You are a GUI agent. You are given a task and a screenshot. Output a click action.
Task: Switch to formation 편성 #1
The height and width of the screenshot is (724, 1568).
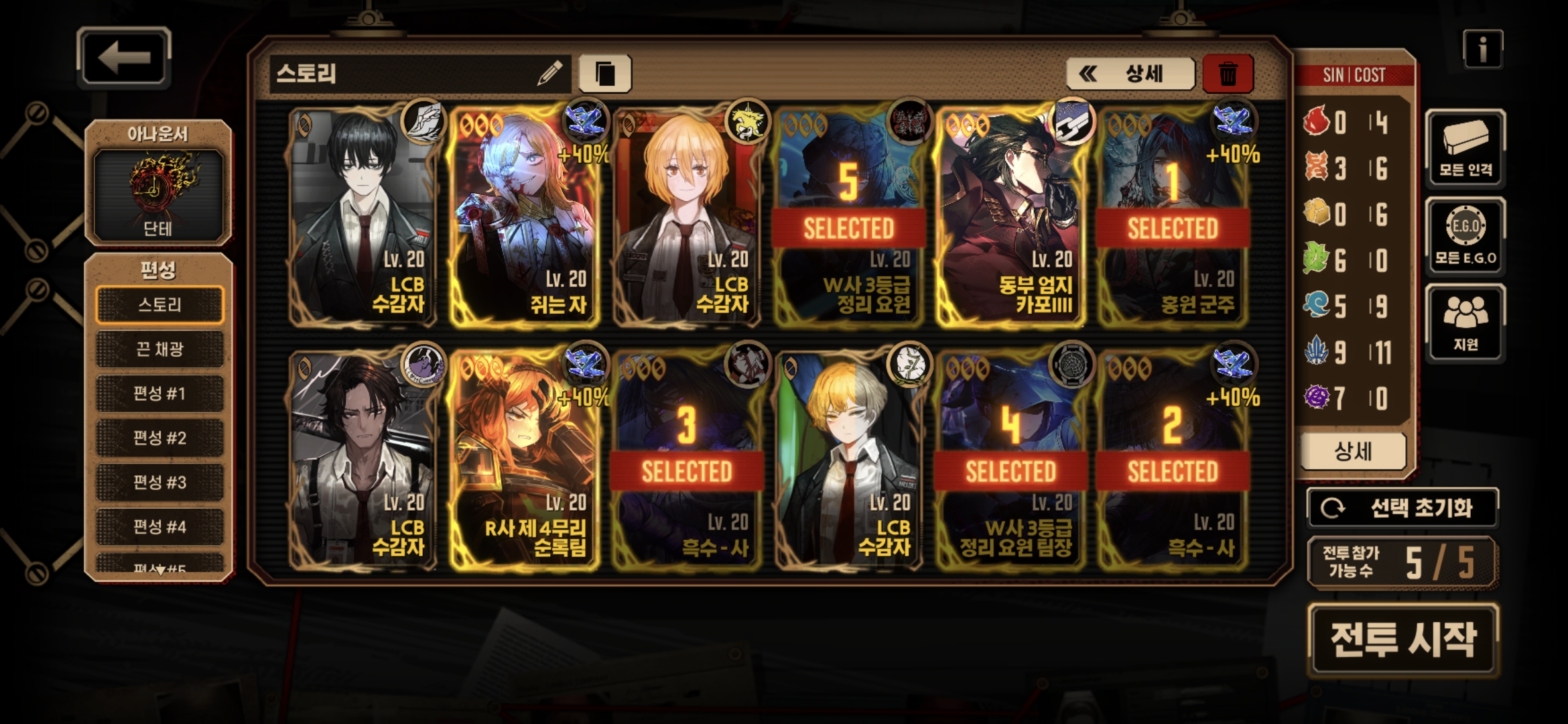159,394
